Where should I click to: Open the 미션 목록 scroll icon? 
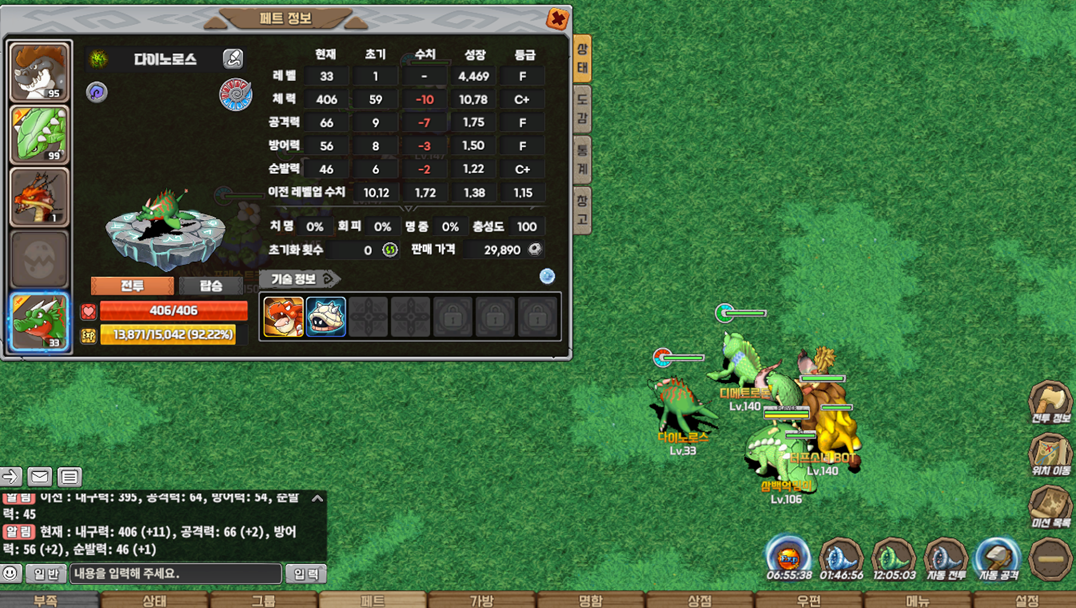[x=1050, y=506]
